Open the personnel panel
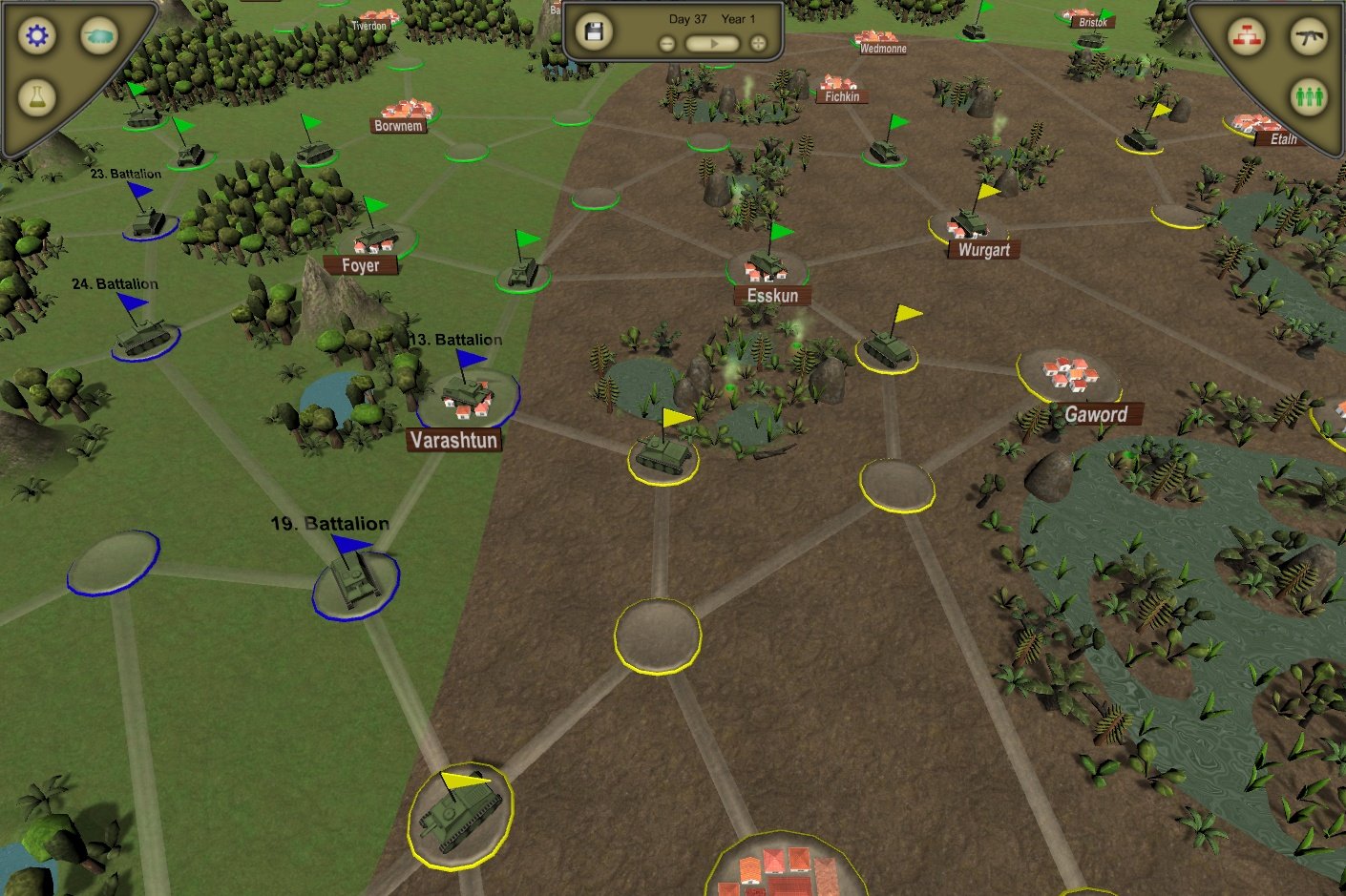 (1309, 95)
